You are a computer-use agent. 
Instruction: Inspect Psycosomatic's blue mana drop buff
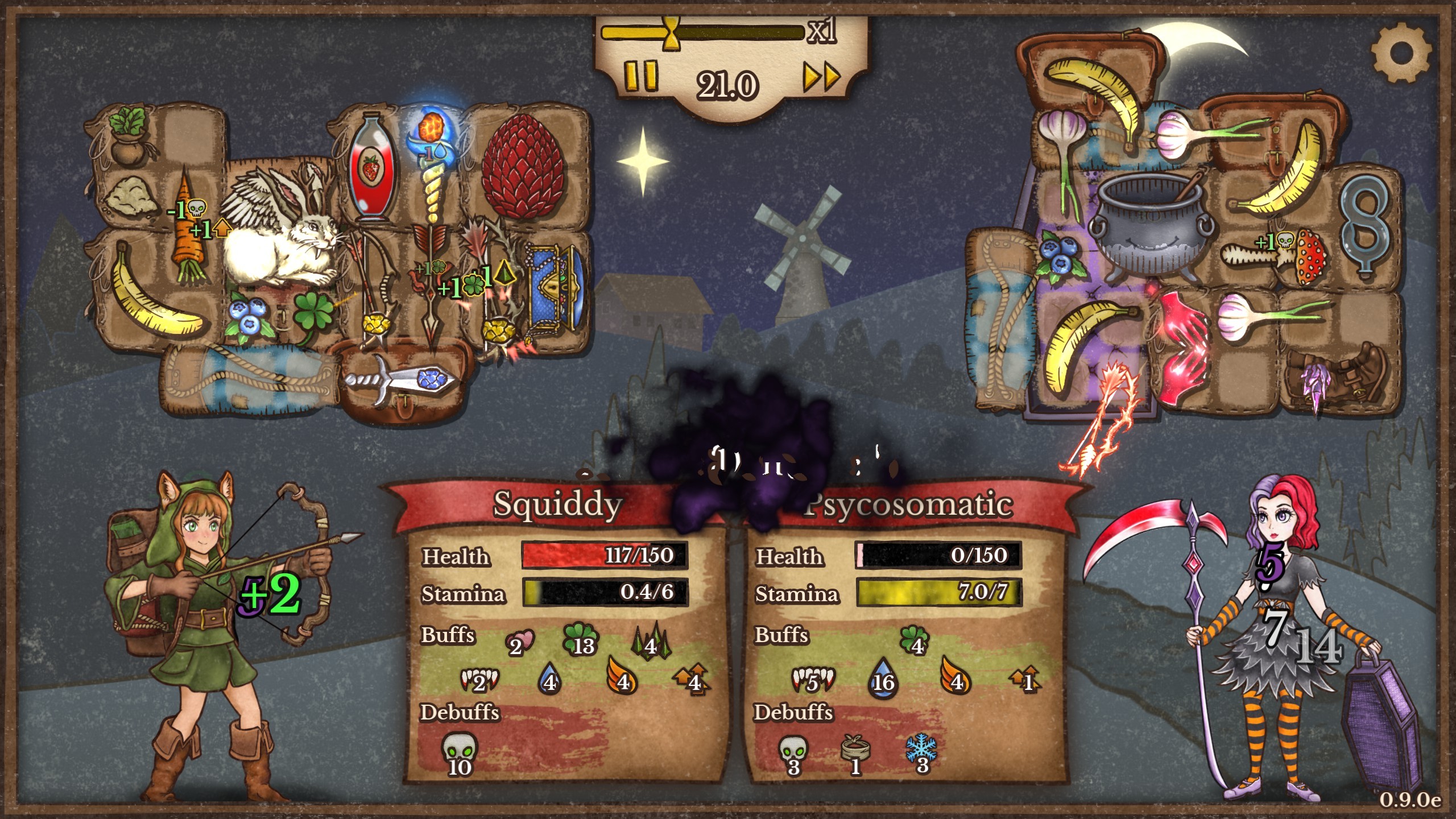click(x=883, y=677)
